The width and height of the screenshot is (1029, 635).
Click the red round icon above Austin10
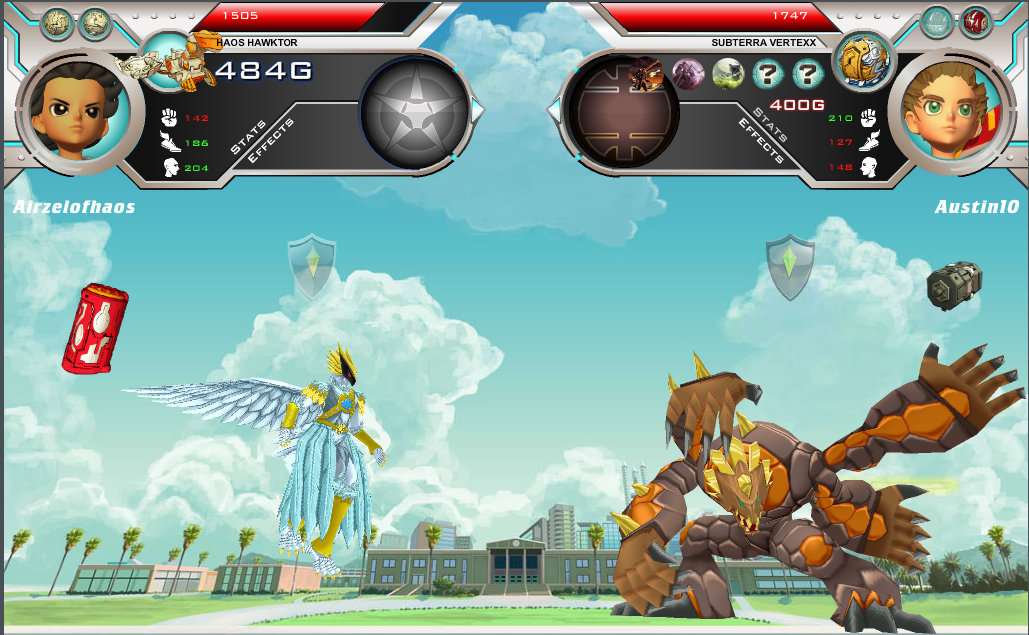(x=975, y=21)
